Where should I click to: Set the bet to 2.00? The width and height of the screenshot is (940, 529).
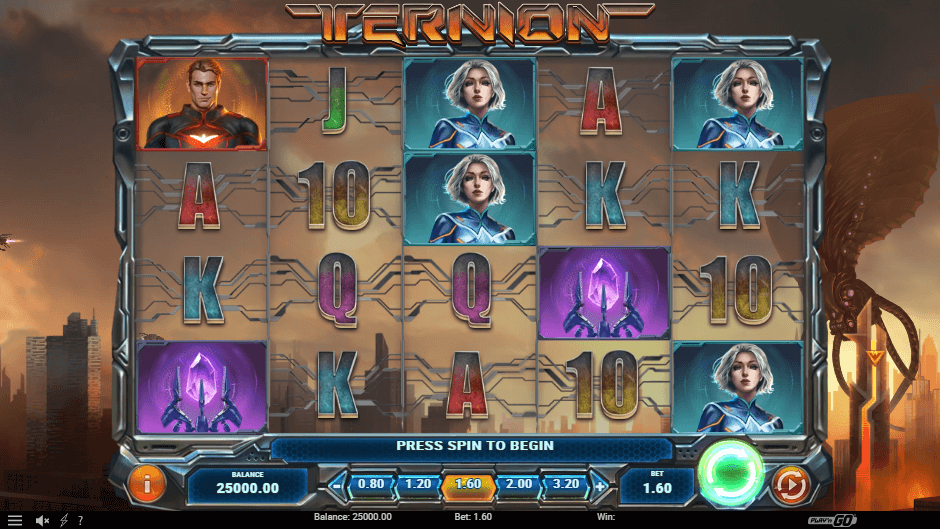point(520,485)
